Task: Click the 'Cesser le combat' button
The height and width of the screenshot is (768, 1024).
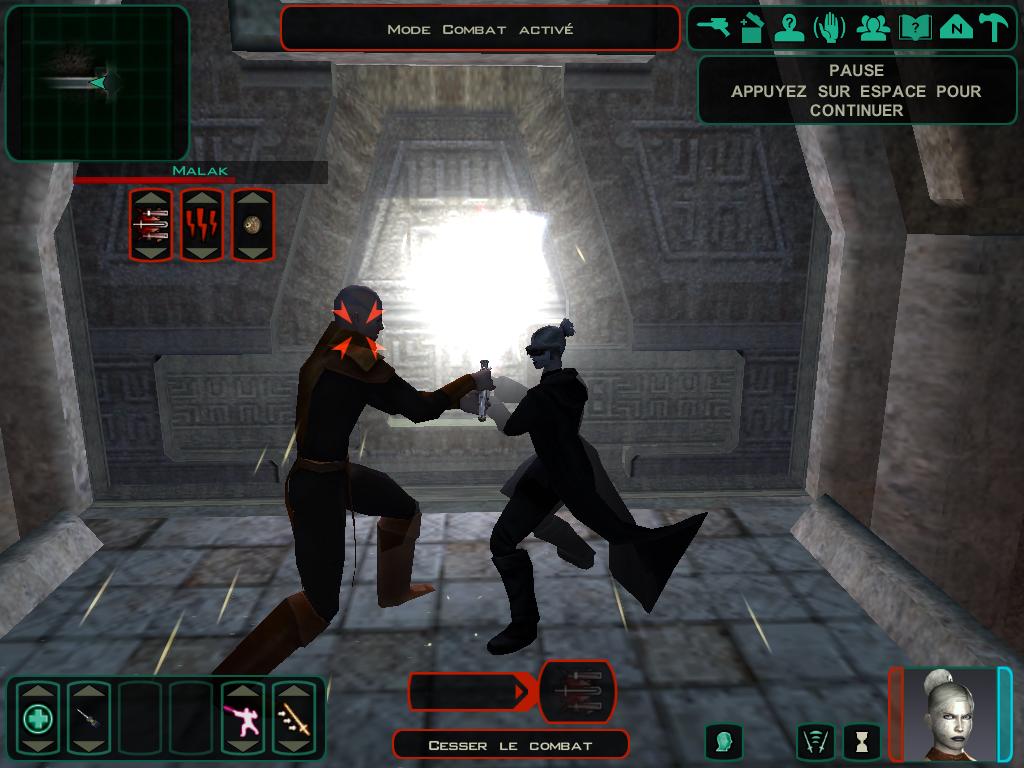Action: (x=510, y=745)
